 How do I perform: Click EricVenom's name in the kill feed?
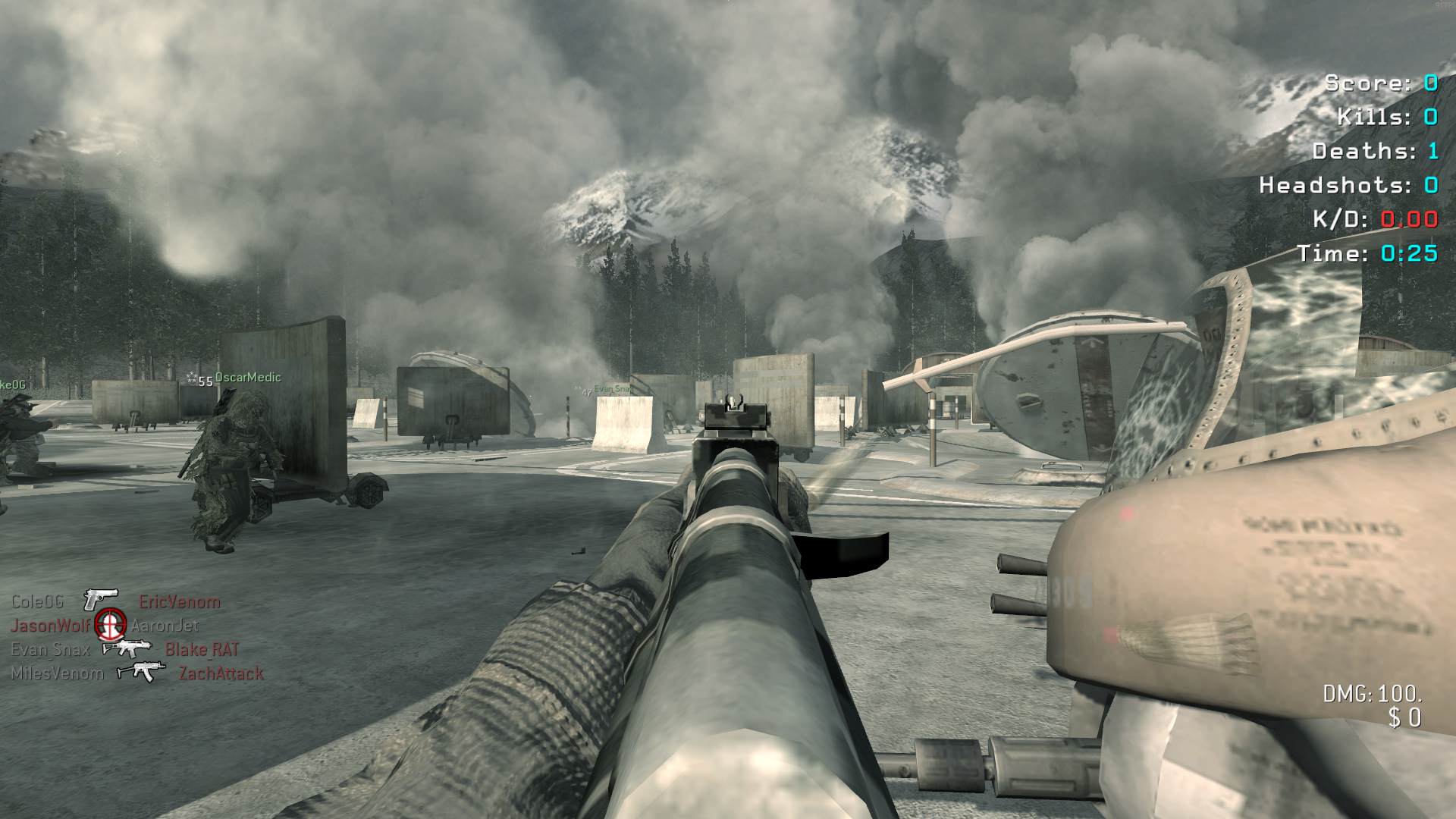point(180,602)
